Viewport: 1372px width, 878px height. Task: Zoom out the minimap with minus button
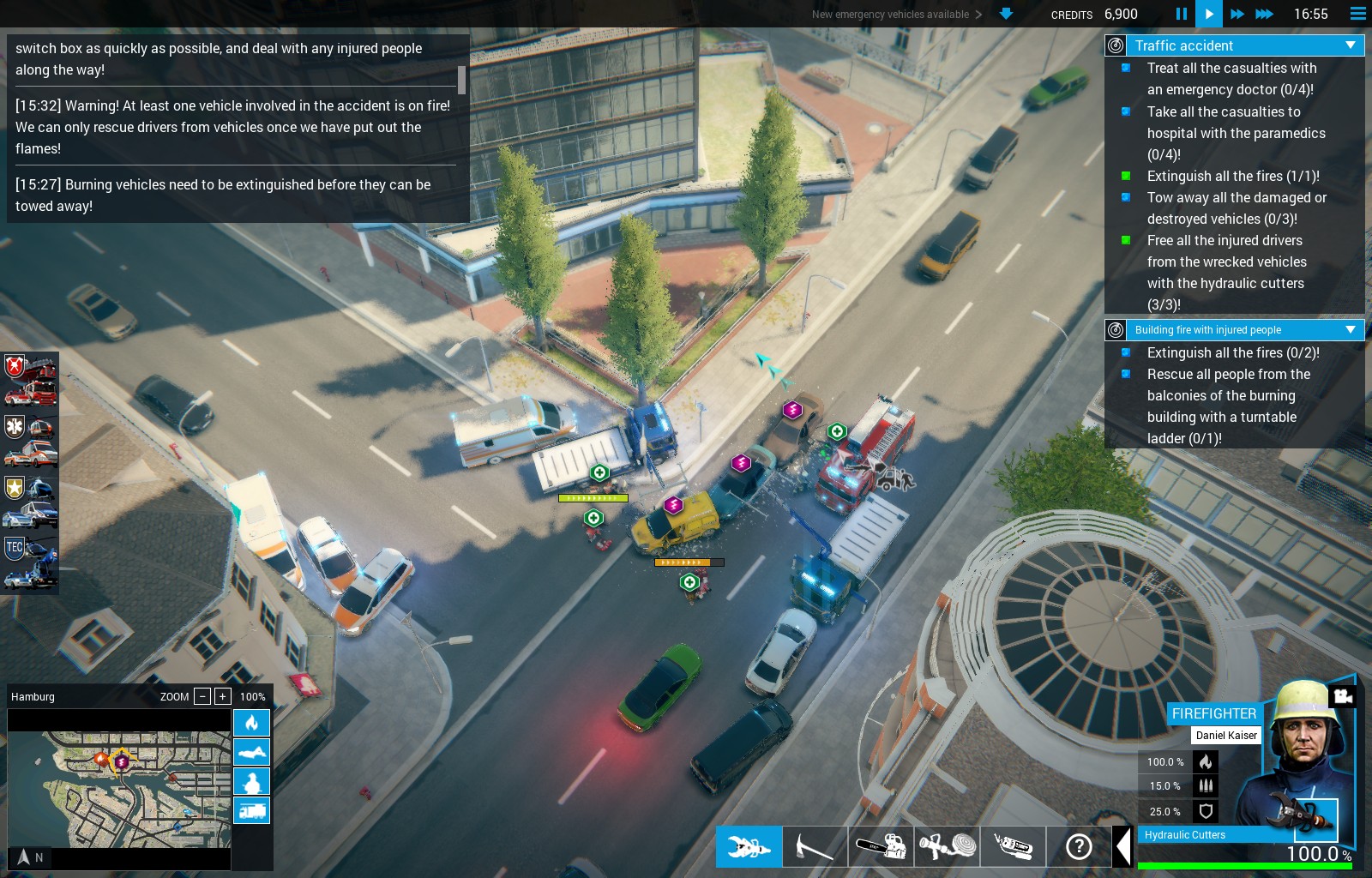coord(202,696)
